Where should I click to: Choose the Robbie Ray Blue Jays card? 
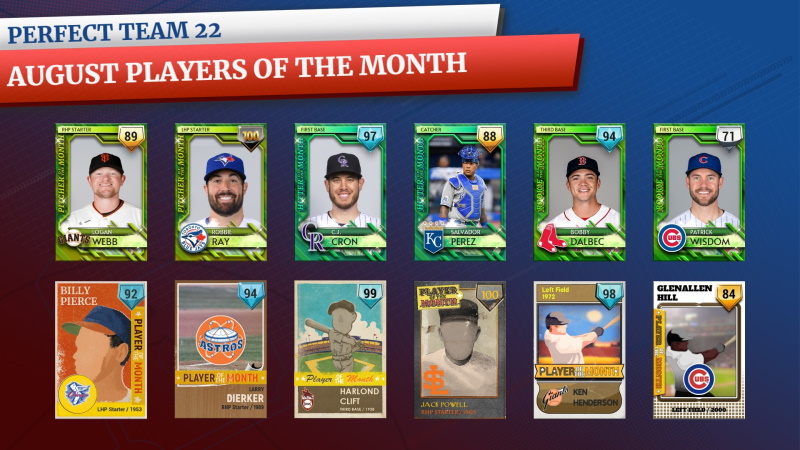point(220,192)
